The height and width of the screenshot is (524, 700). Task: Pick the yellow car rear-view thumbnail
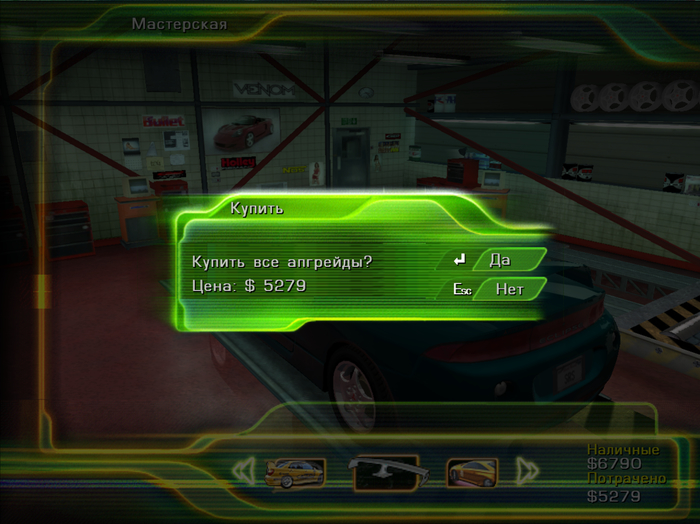470,471
